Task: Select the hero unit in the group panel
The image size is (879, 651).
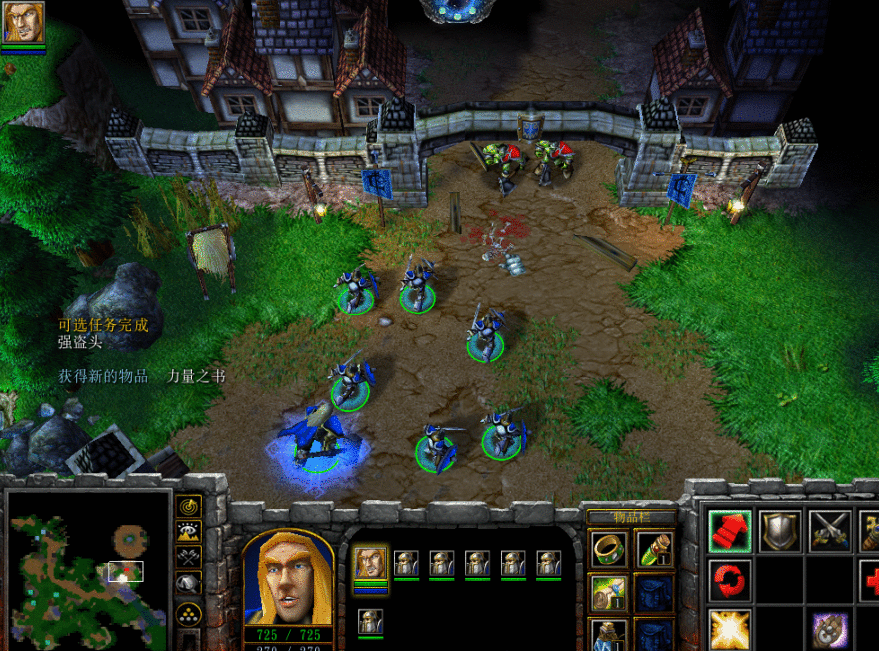Action: 370,563
